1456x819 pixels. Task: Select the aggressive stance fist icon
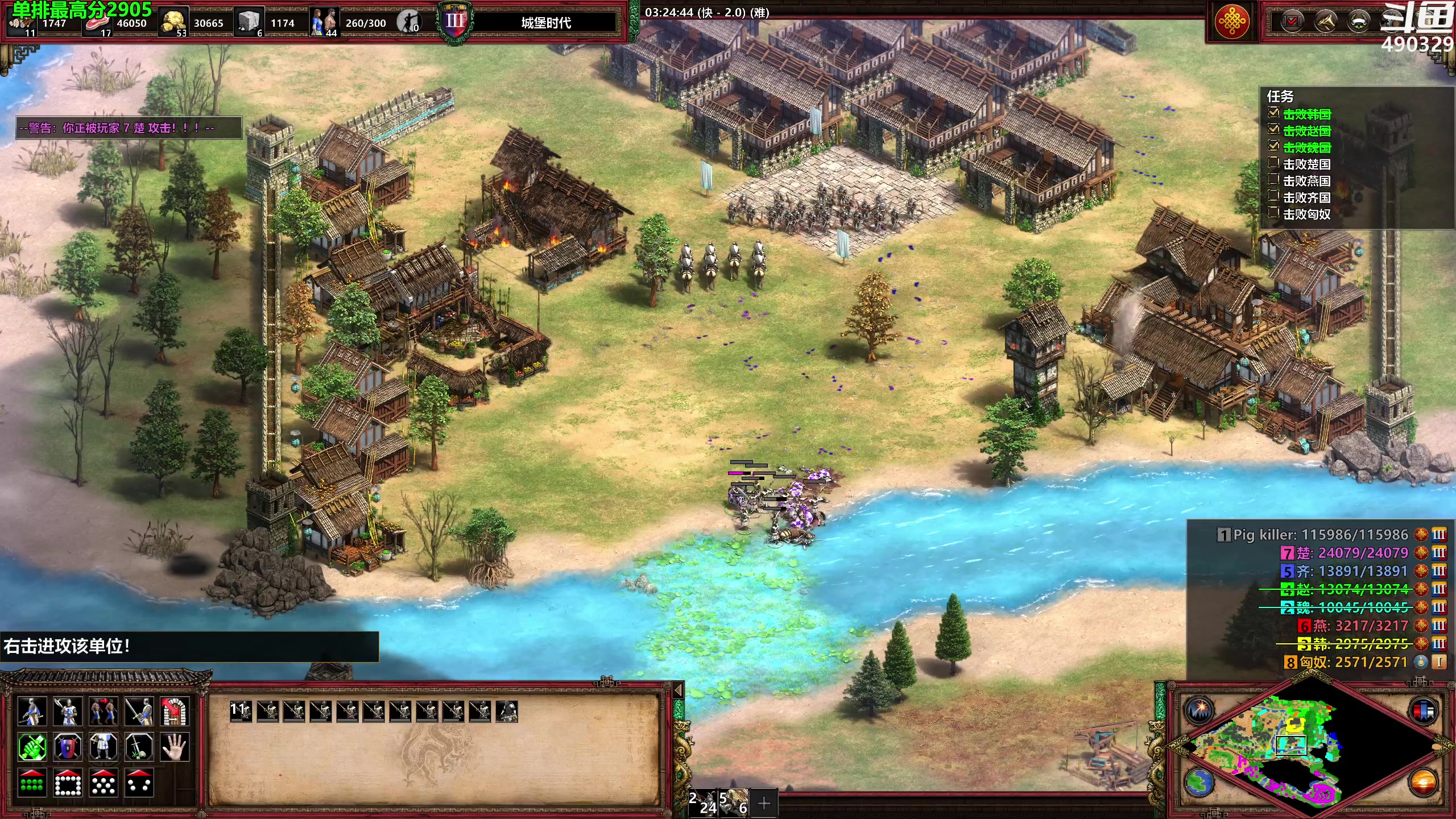[32, 747]
